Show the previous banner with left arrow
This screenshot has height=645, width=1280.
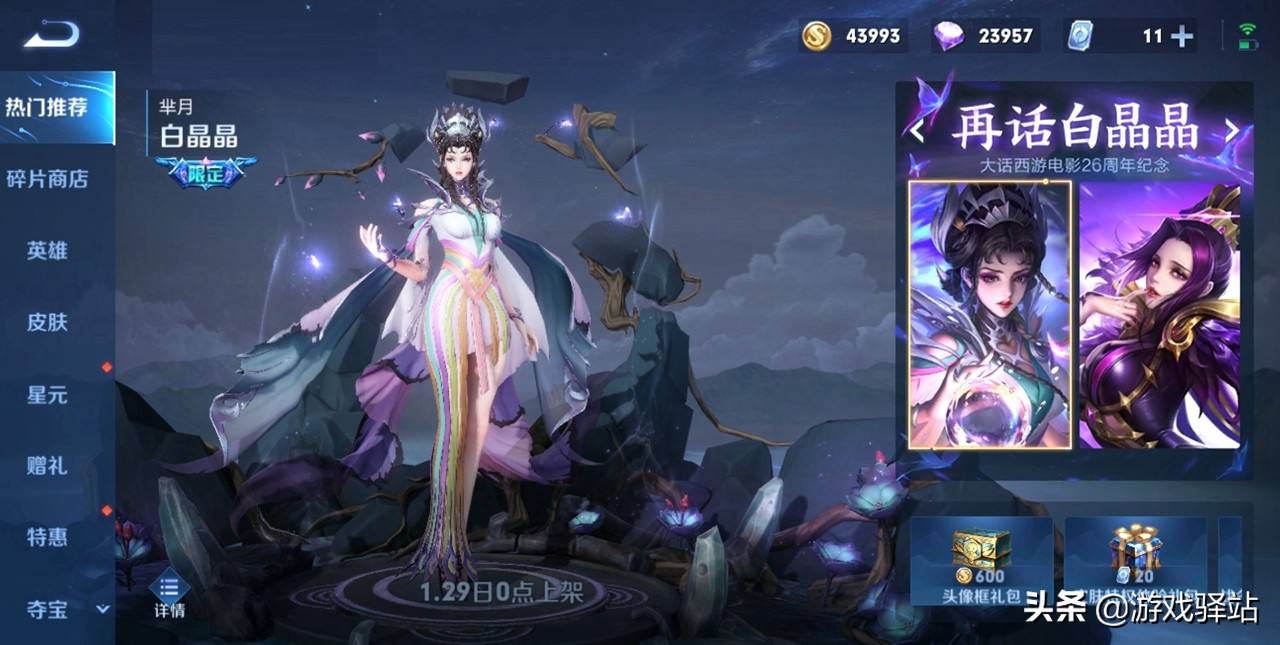[917, 130]
